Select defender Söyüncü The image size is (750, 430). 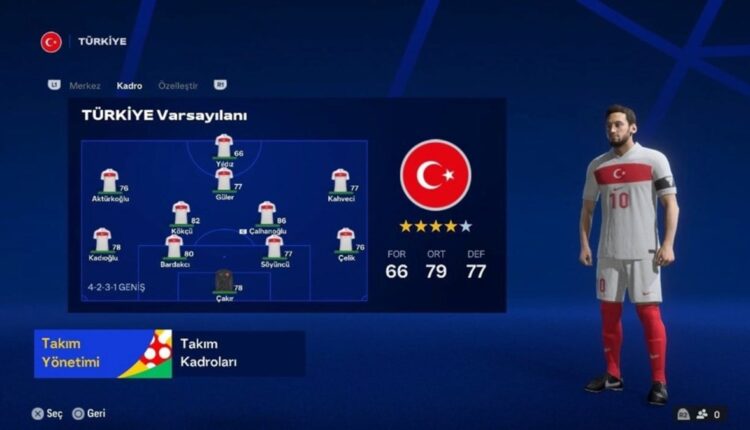pyautogui.click(x=274, y=248)
